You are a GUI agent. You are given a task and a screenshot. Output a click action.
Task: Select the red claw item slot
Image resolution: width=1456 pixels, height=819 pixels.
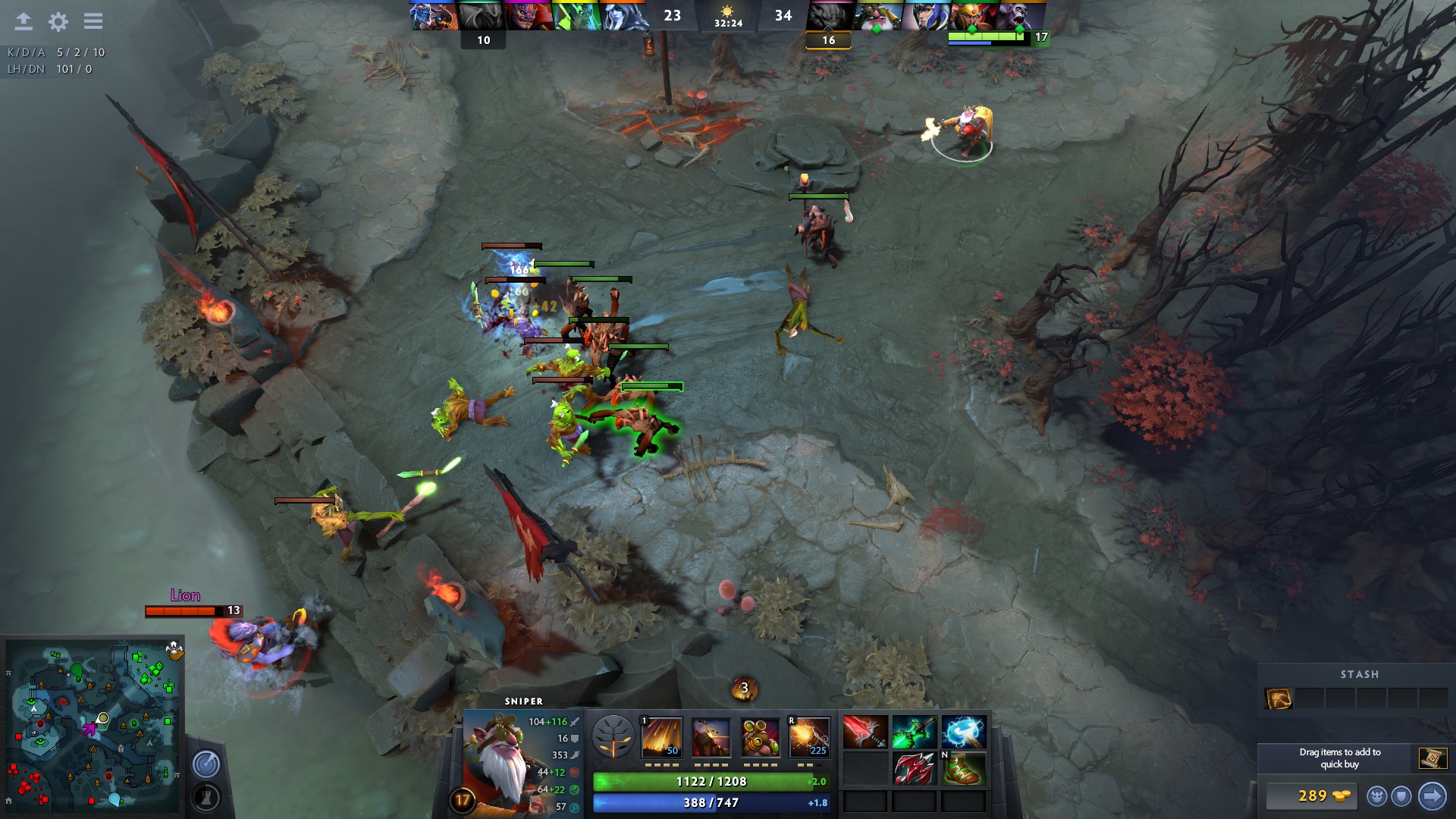[914, 768]
